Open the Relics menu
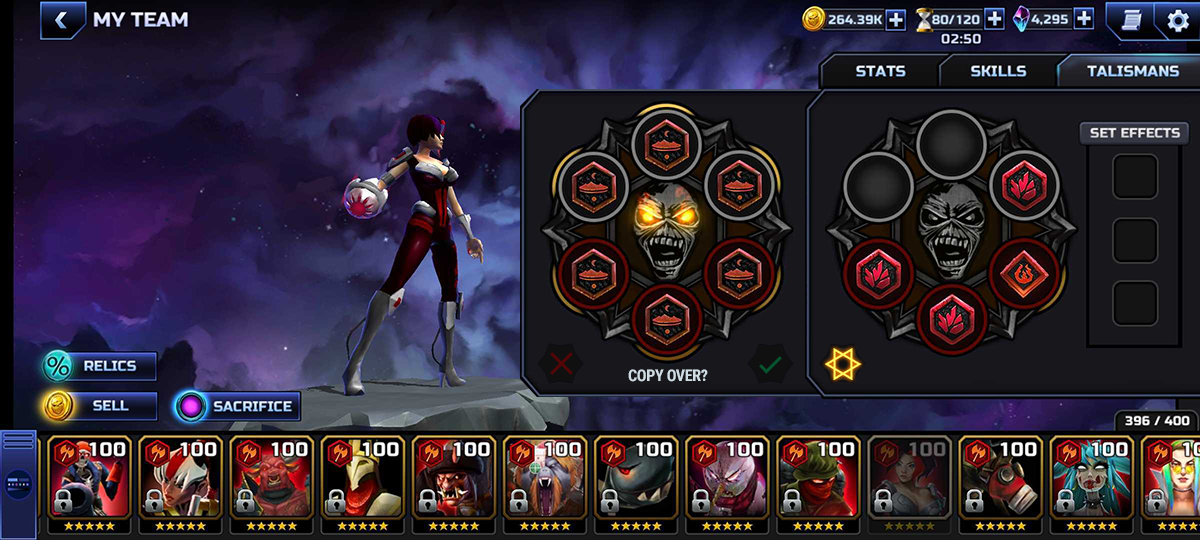The height and width of the screenshot is (540, 1200). coord(100,366)
